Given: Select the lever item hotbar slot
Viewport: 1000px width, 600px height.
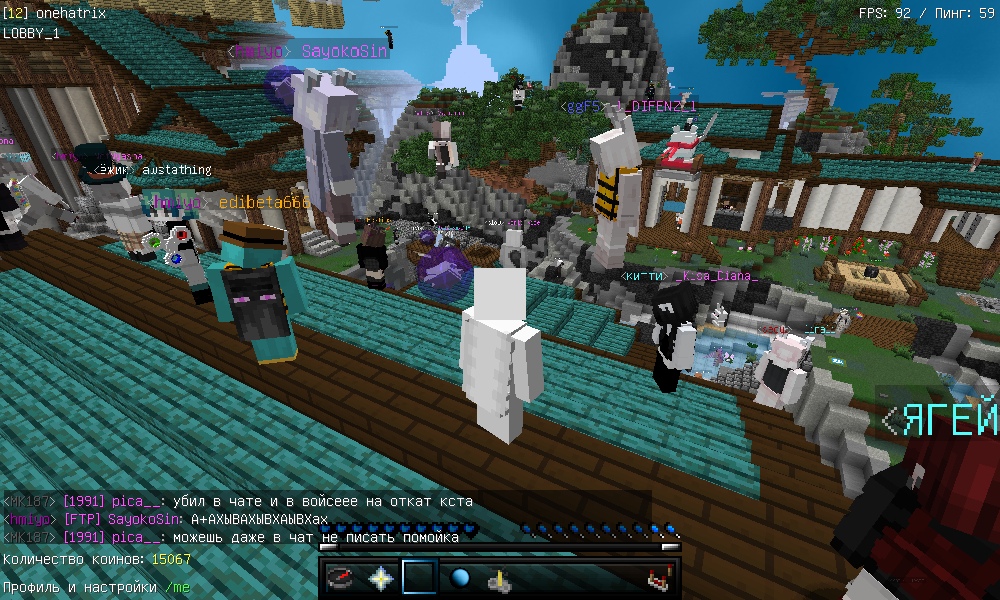Looking at the screenshot, I should coord(500,578).
